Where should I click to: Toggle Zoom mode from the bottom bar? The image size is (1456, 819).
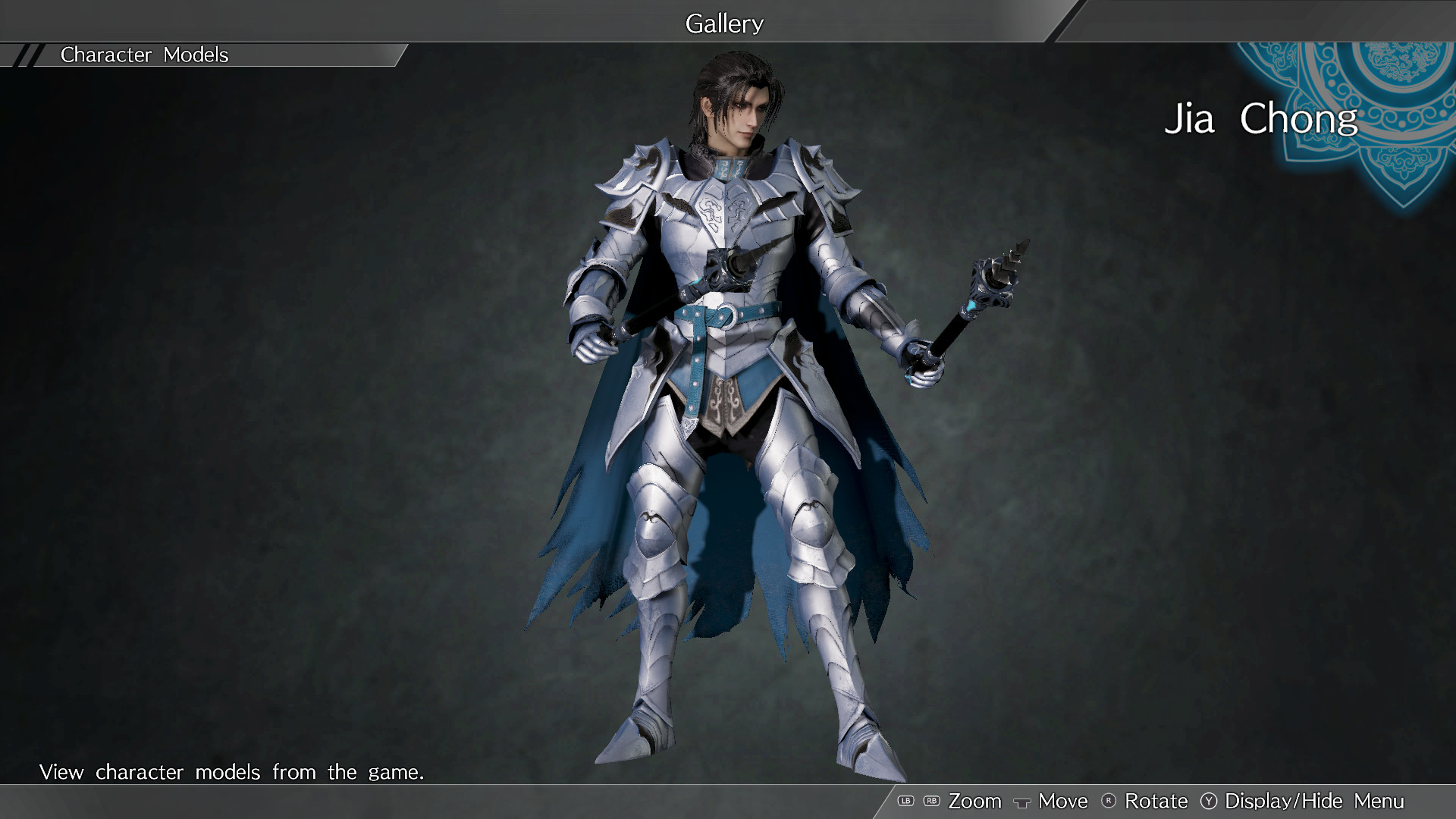pyautogui.click(x=976, y=801)
